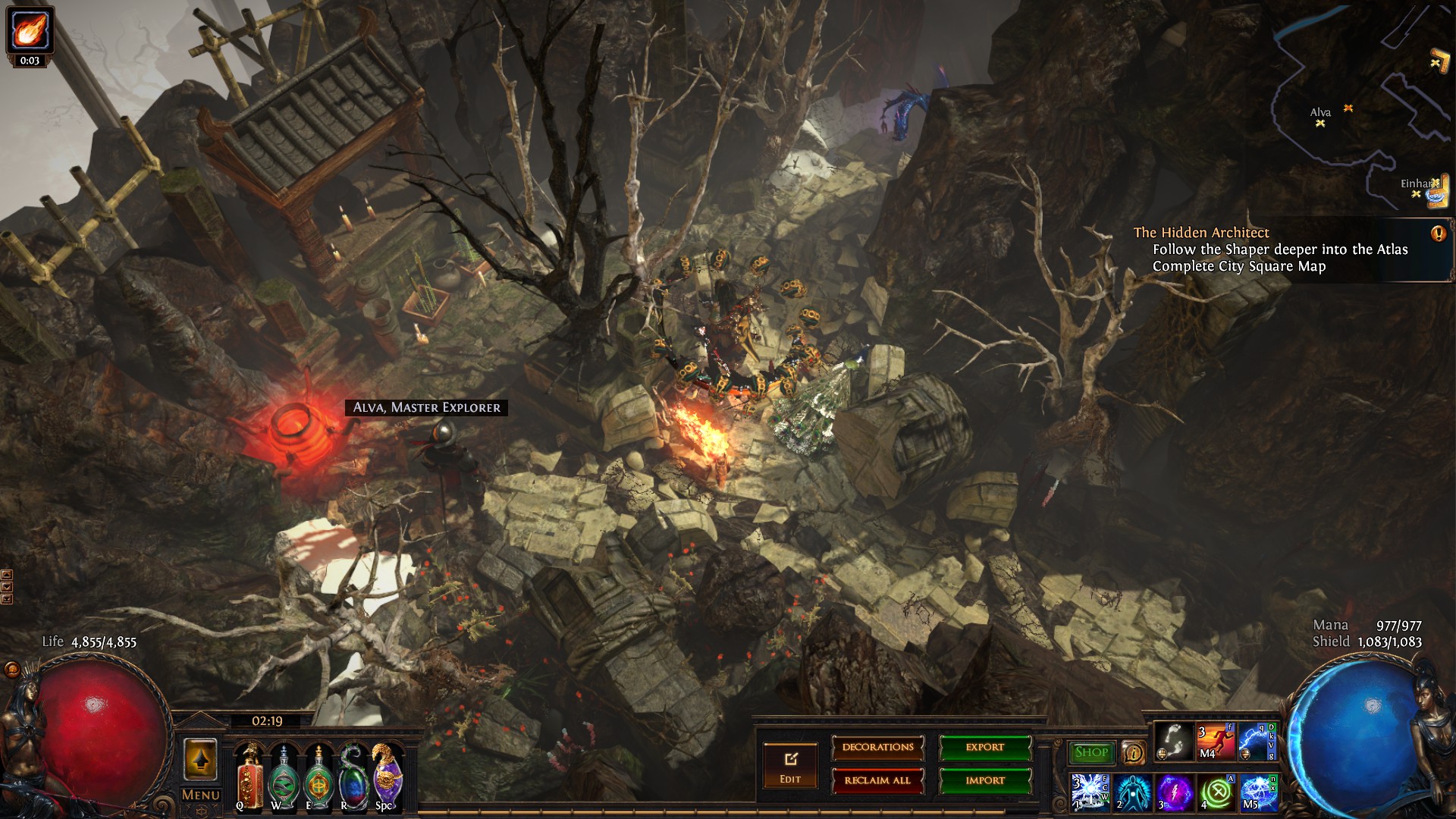This screenshot has height=819, width=1456.
Task: Open the Menu button
Action: click(201, 795)
